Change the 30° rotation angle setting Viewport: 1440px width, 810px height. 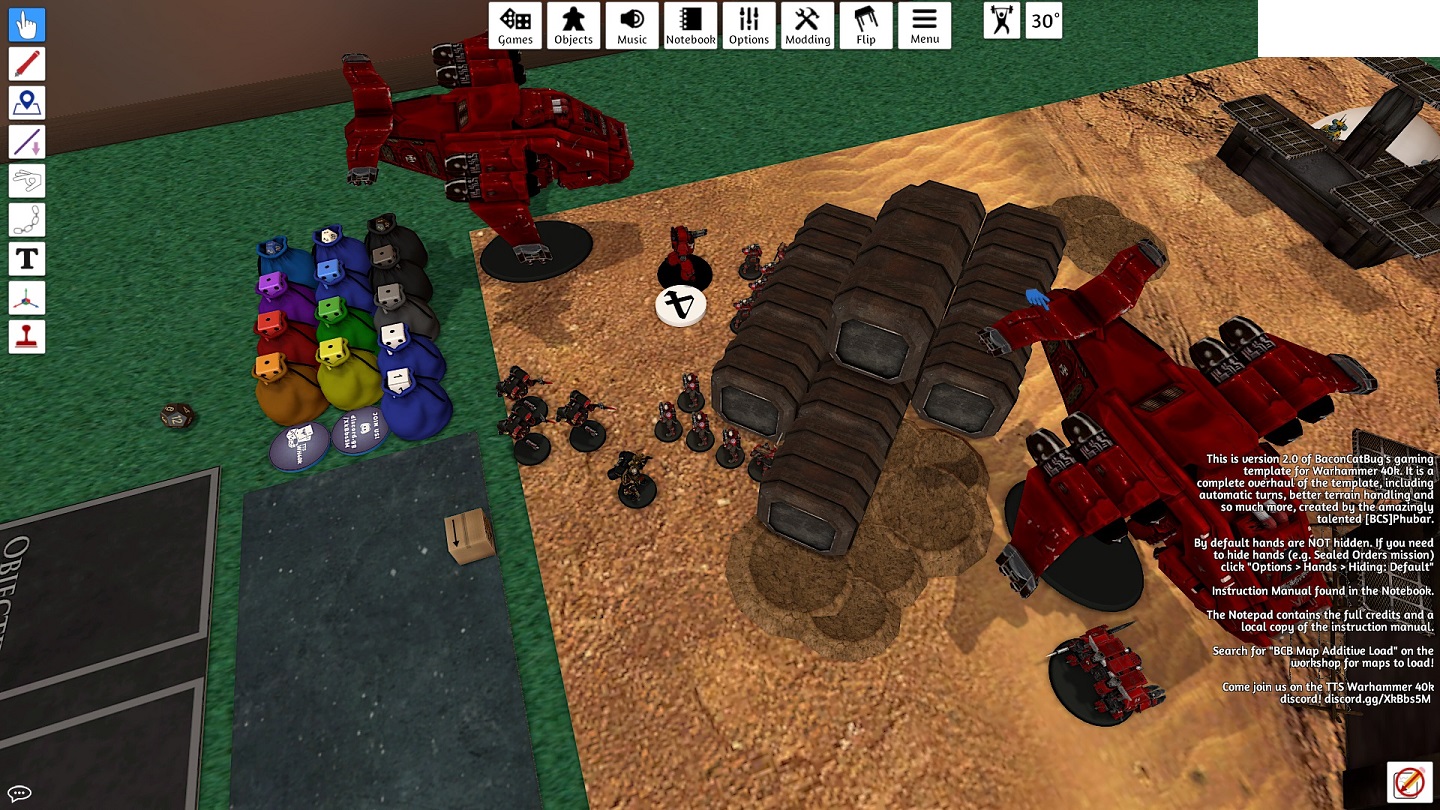pyautogui.click(x=1045, y=21)
